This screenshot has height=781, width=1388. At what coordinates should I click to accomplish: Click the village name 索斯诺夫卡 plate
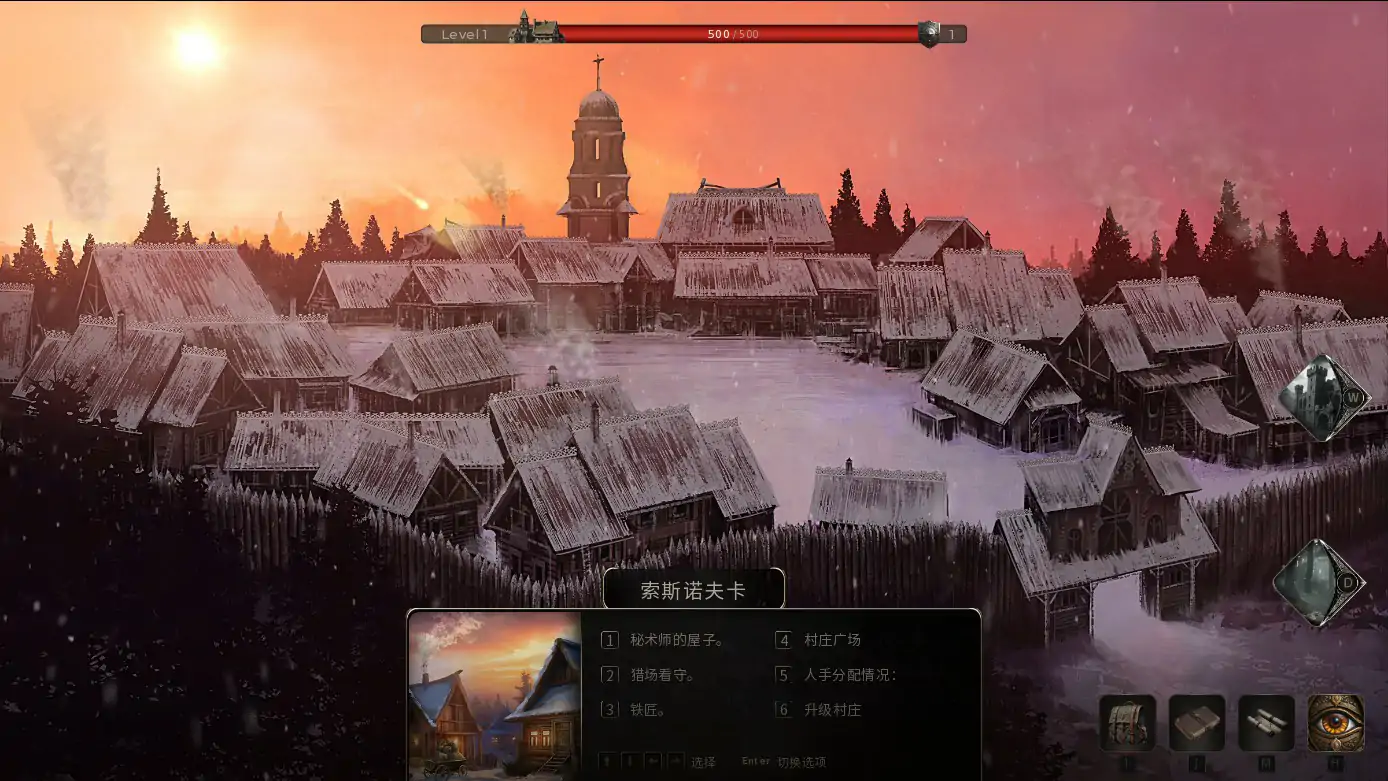[694, 589]
